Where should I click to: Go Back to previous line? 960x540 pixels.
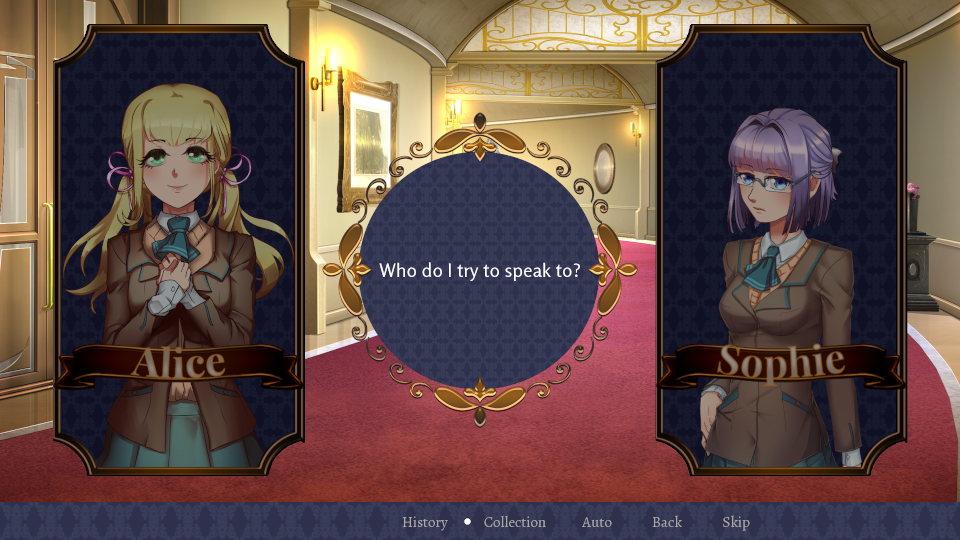[x=667, y=522]
